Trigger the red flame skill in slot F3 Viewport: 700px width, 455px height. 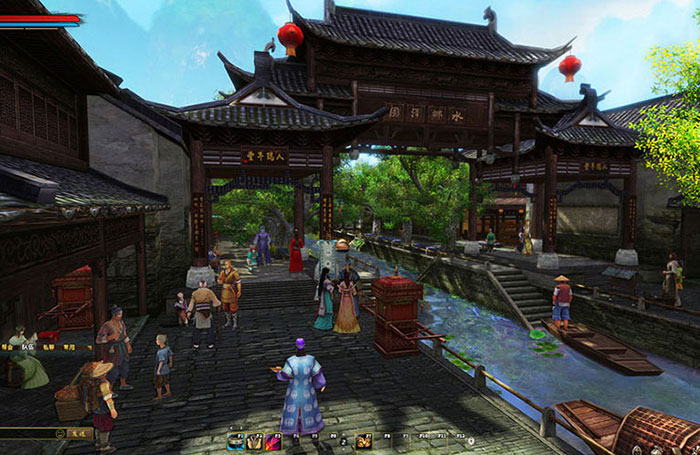(272, 441)
